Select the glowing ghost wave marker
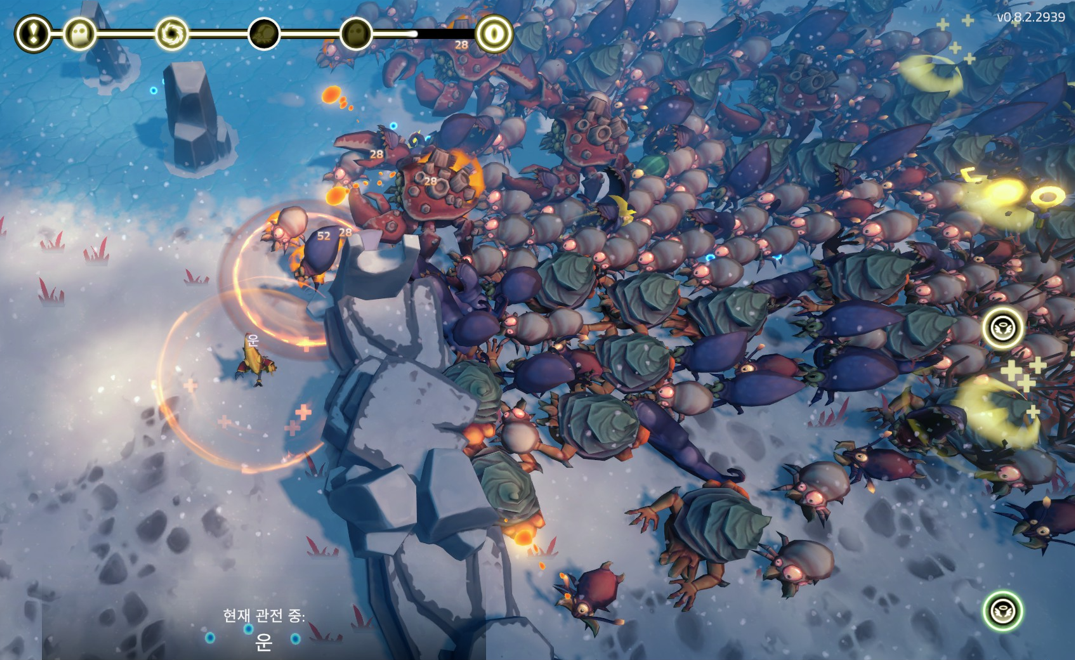 (80, 34)
